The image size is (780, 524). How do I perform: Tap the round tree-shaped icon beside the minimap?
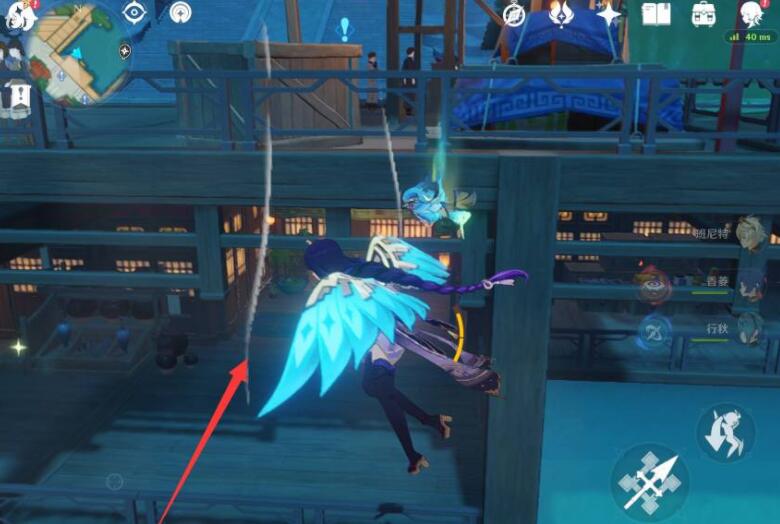tap(181, 12)
